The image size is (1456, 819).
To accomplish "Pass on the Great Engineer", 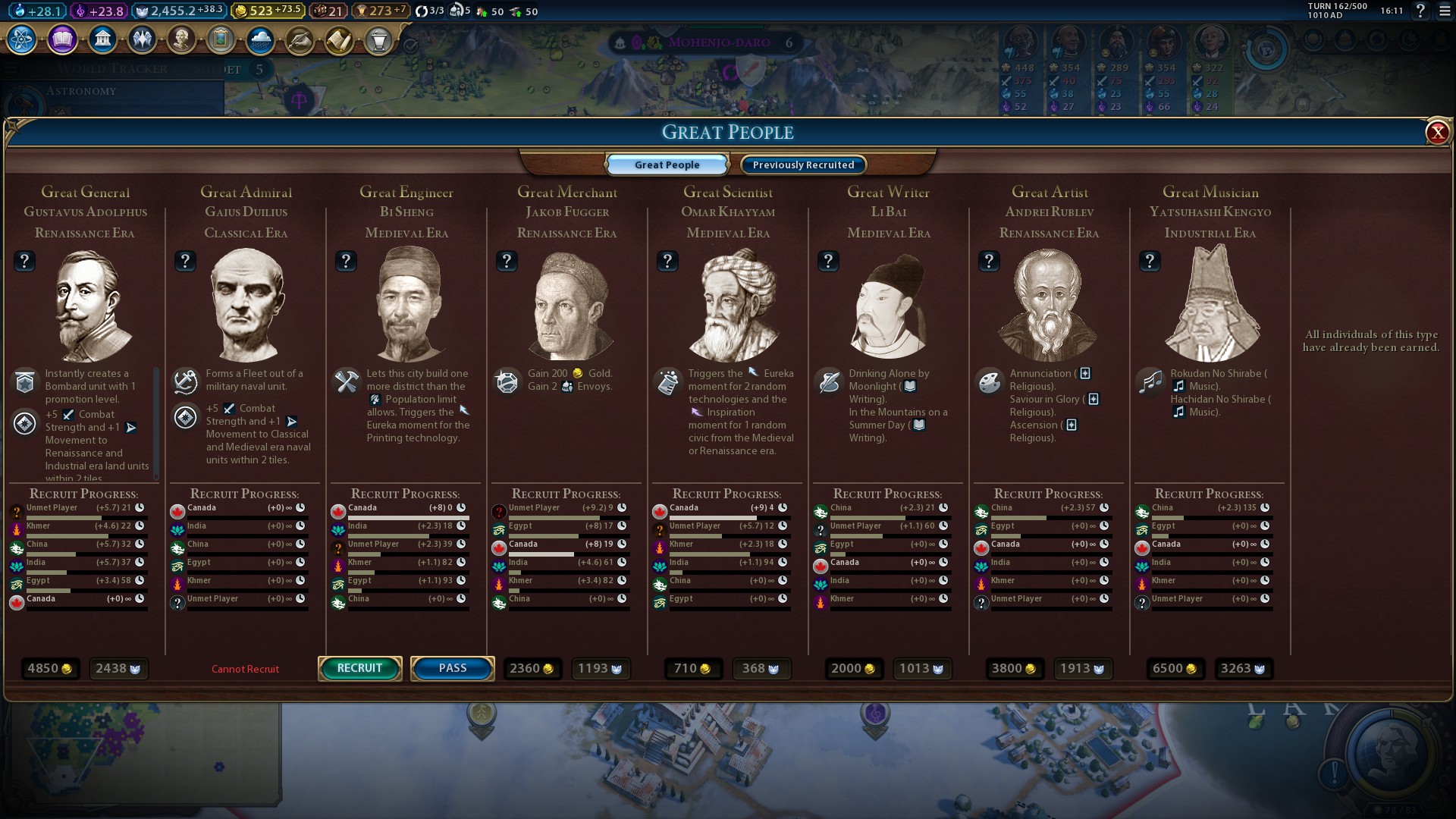I will click(x=452, y=668).
